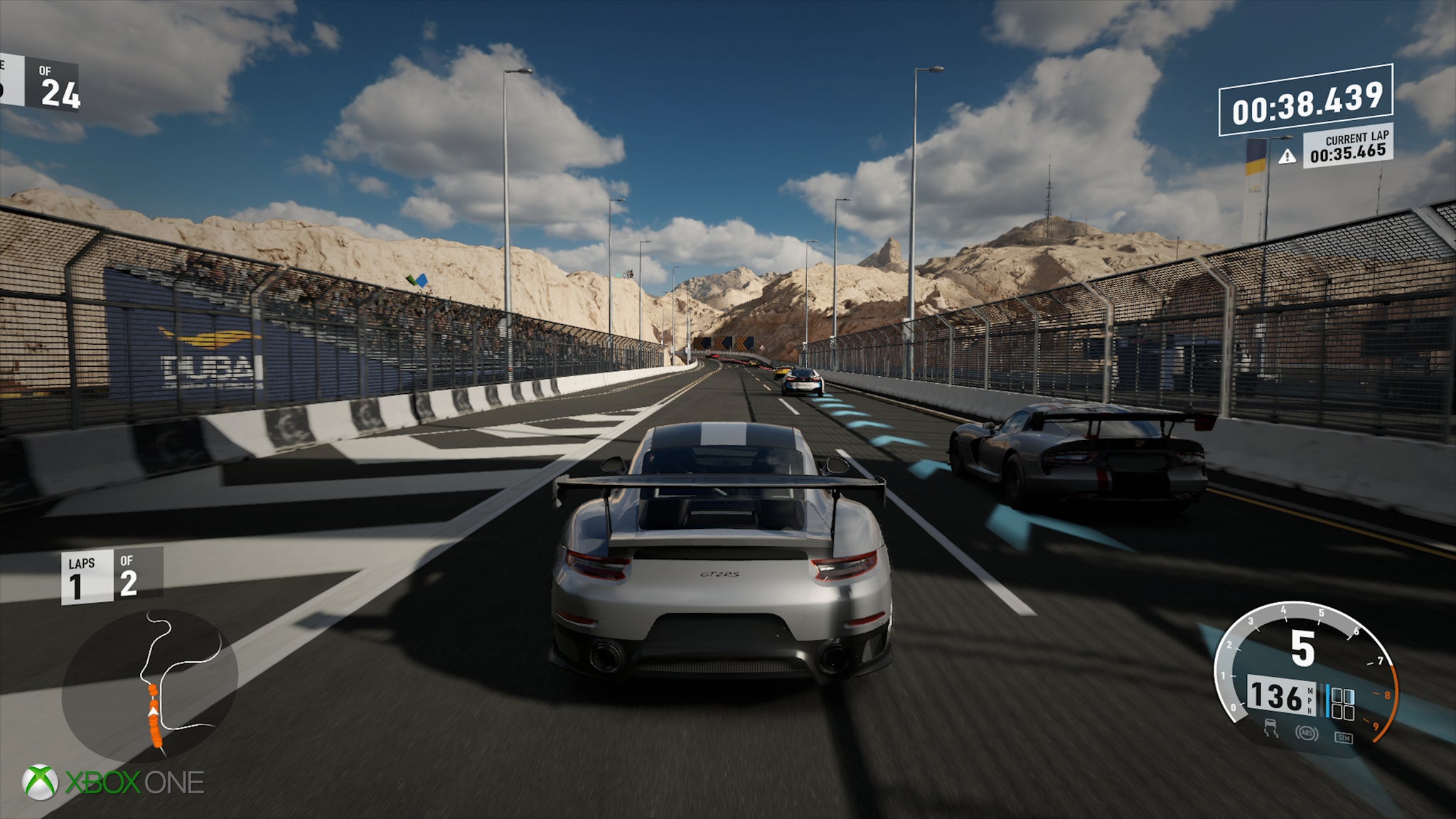Click the ABS indicator icon
The height and width of the screenshot is (819, 1456).
point(1305,732)
